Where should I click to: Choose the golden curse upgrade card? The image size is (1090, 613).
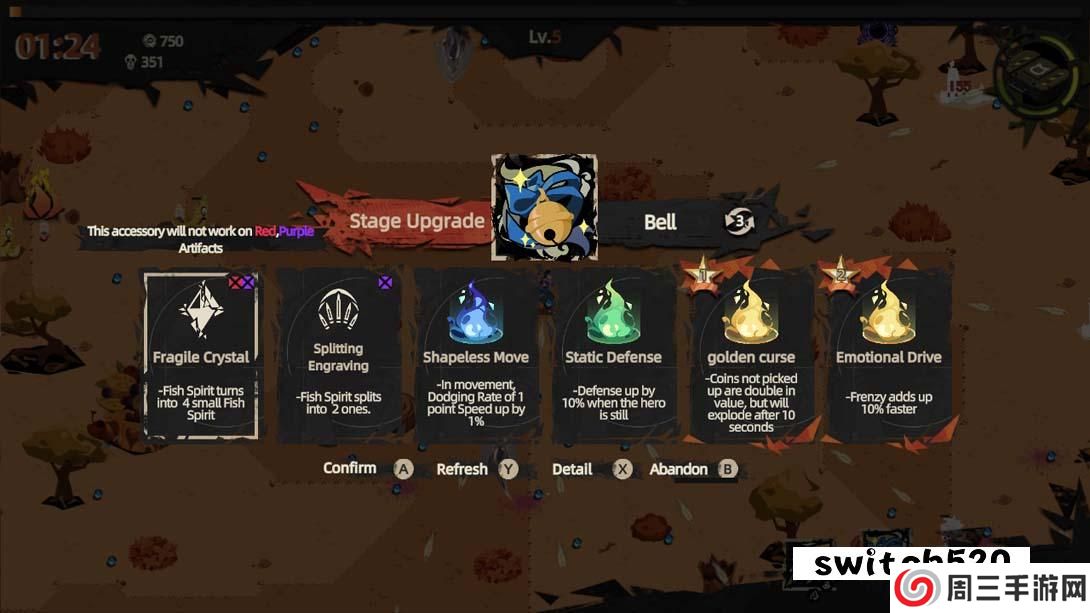click(751, 355)
